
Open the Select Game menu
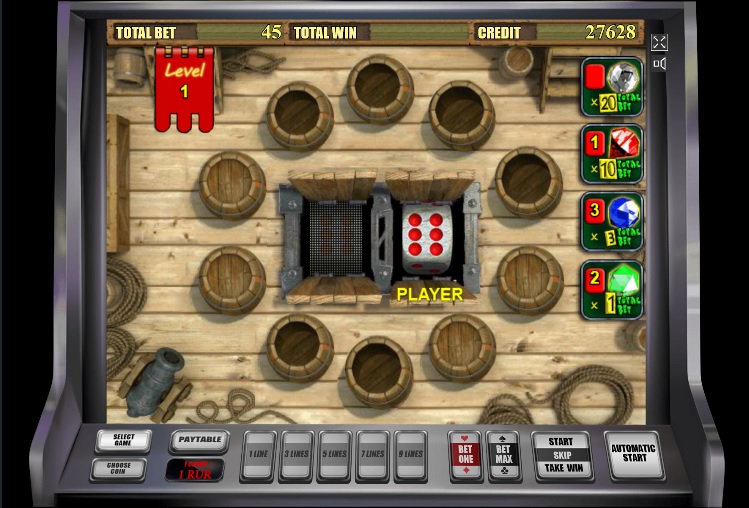[123, 441]
